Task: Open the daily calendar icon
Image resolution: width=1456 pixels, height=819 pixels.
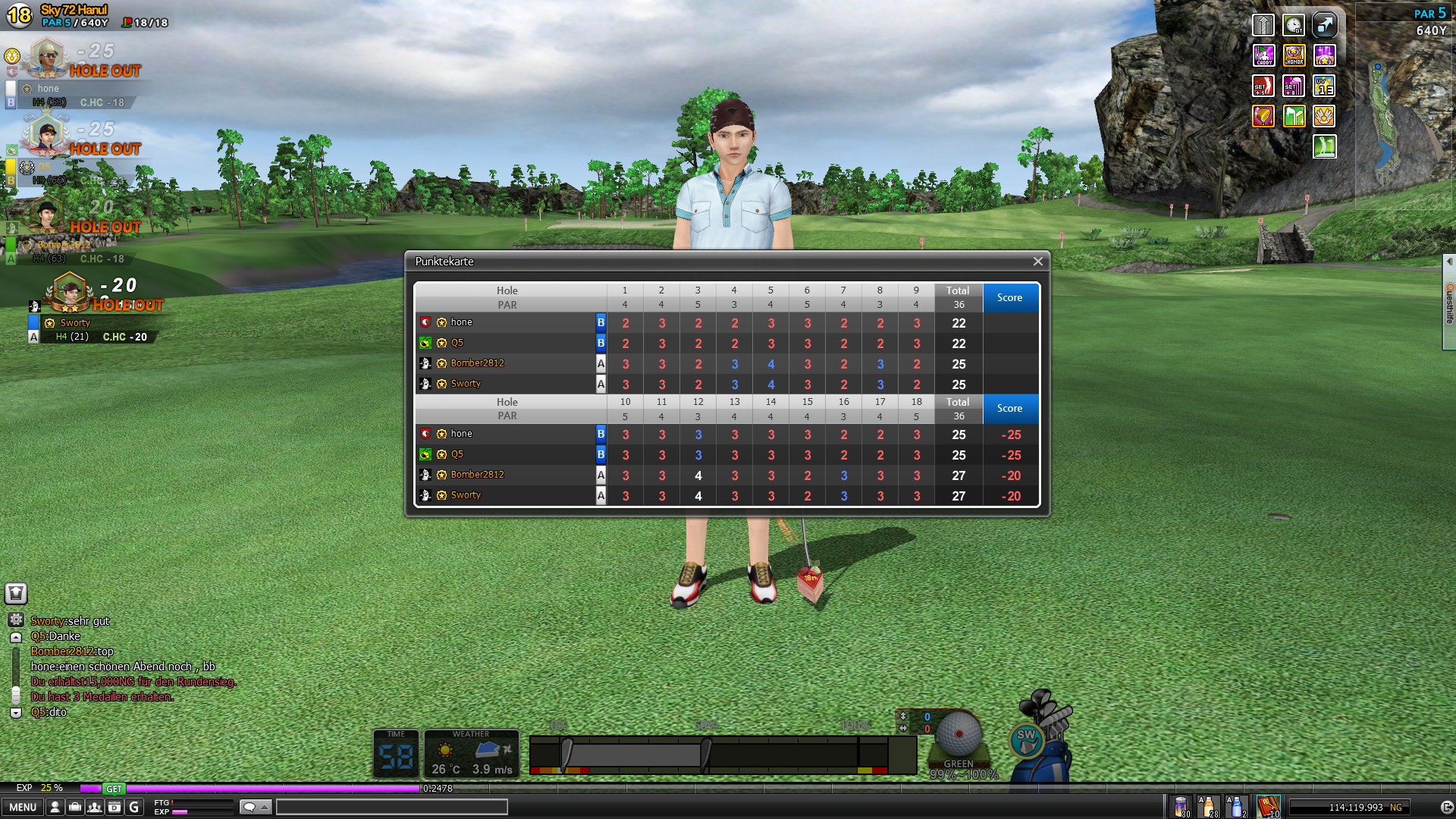Action: tap(114, 807)
